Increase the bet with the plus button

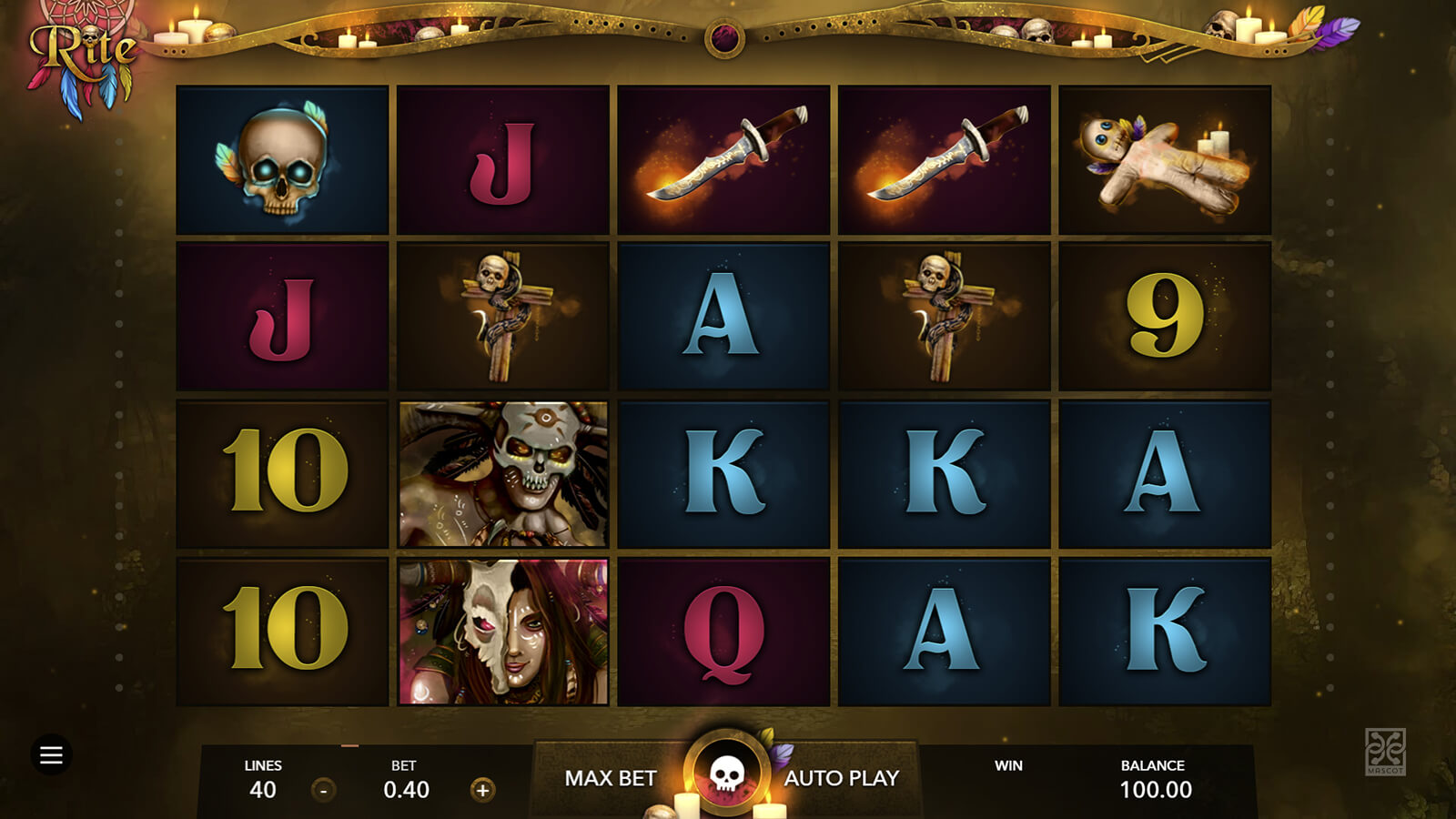pyautogui.click(x=482, y=790)
